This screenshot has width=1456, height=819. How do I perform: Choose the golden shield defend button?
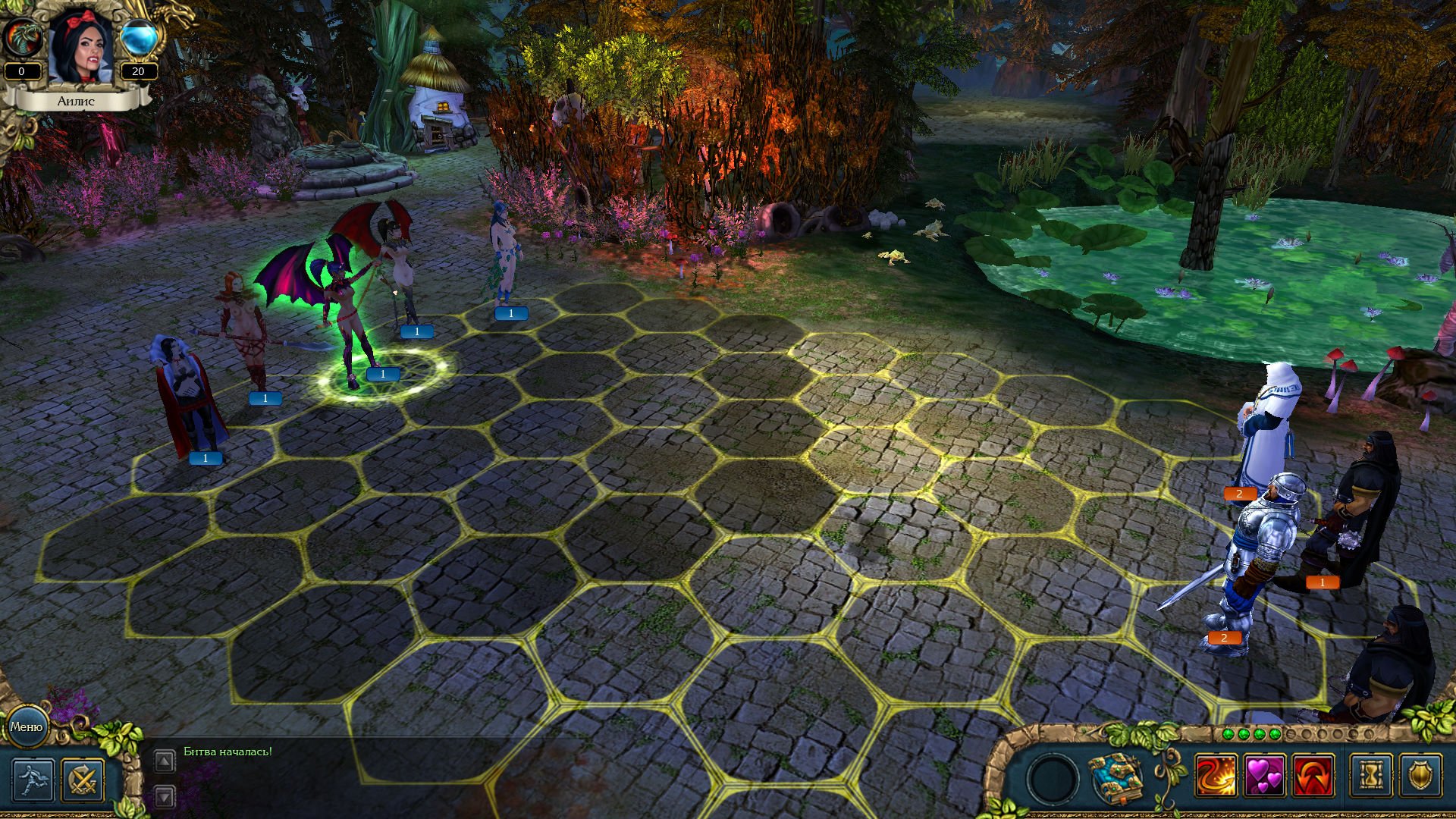[1420, 776]
